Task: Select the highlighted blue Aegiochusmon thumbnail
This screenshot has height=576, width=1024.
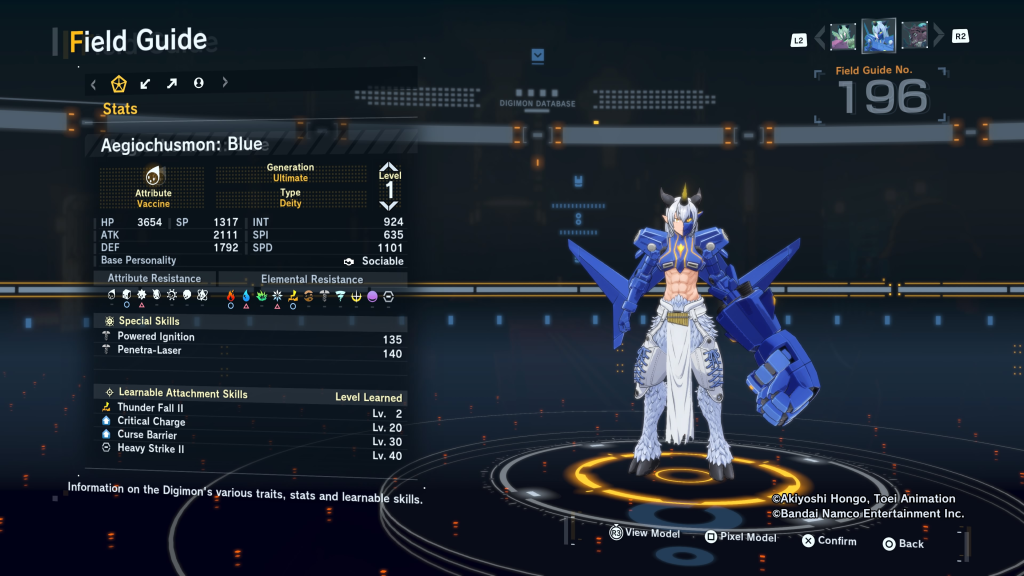Action: point(879,36)
